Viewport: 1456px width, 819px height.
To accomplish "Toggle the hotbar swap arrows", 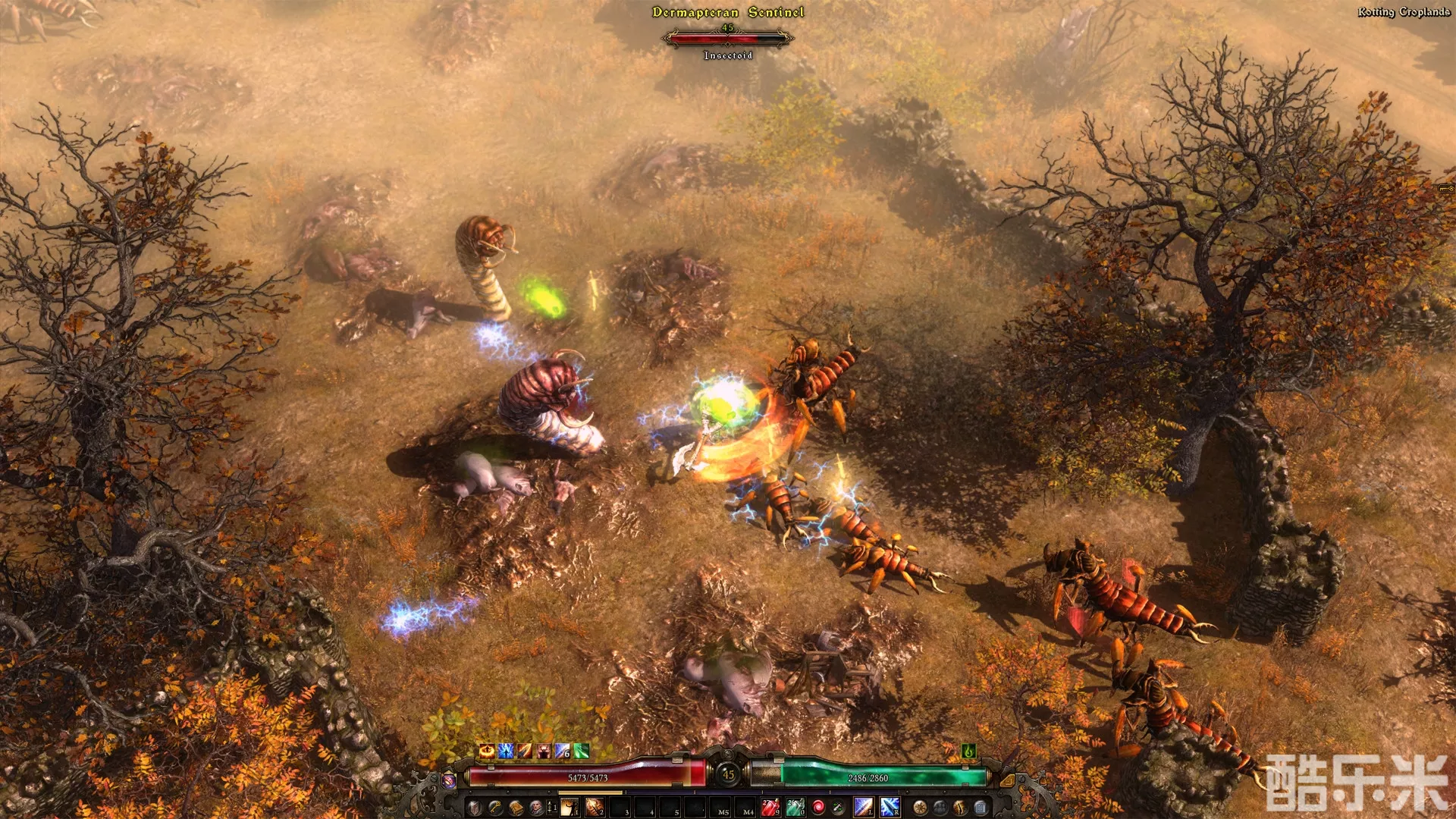I will [550, 808].
